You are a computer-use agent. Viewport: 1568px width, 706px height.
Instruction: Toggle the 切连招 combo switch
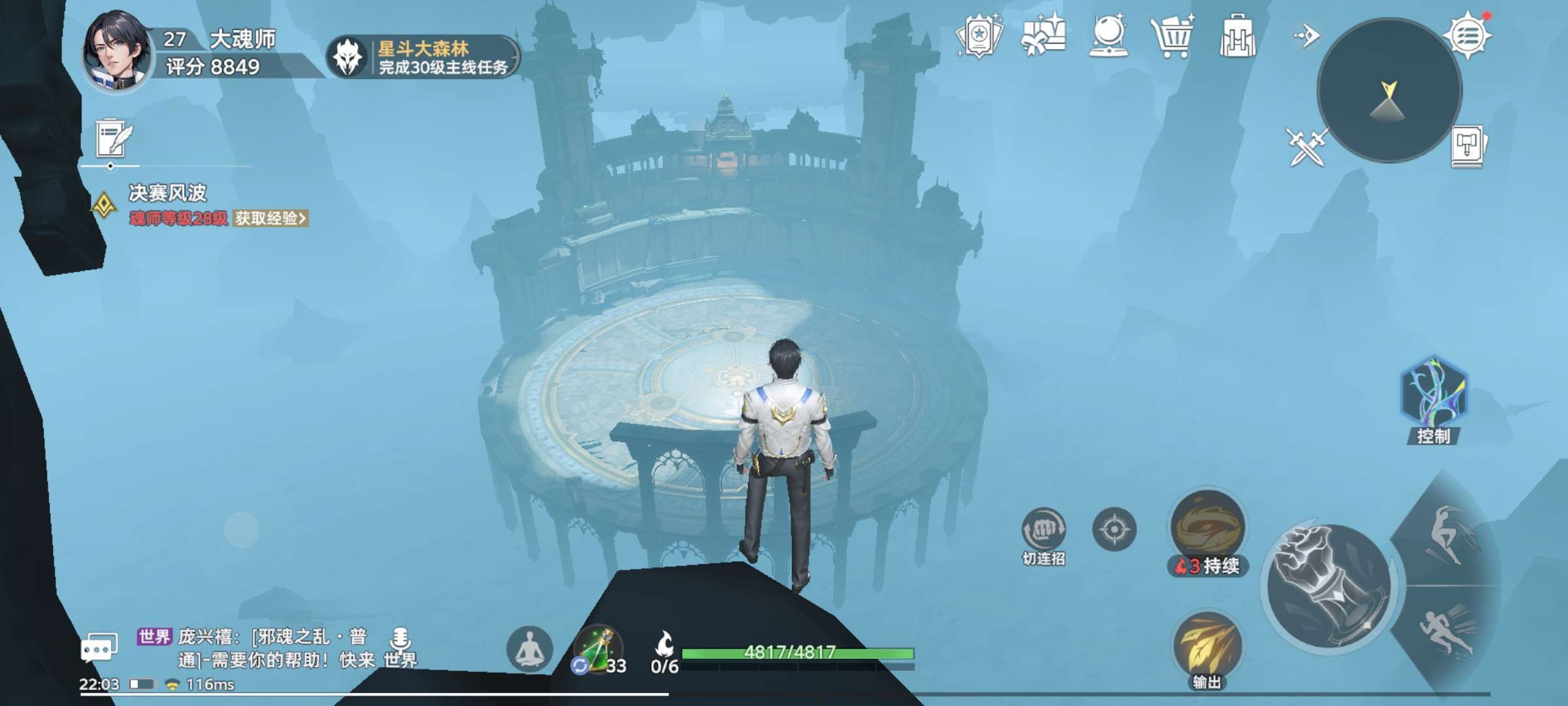[1043, 529]
